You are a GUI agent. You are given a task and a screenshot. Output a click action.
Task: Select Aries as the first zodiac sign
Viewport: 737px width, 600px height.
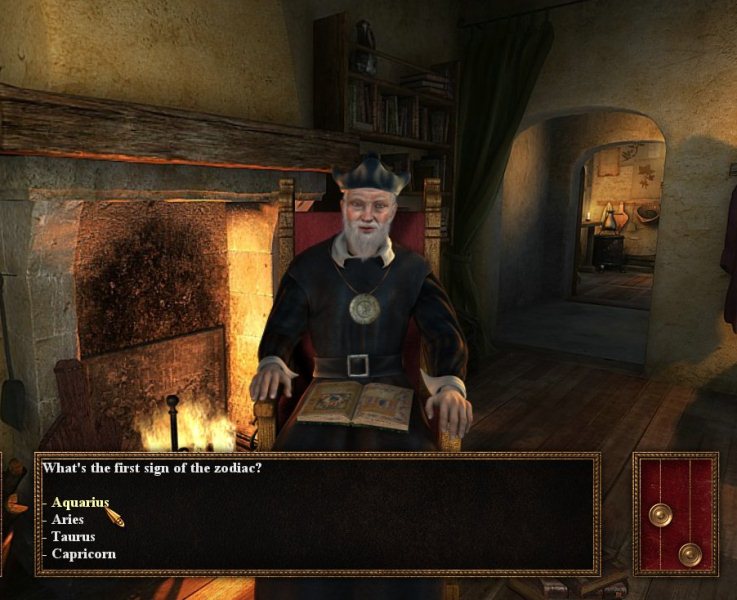point(68,520)
